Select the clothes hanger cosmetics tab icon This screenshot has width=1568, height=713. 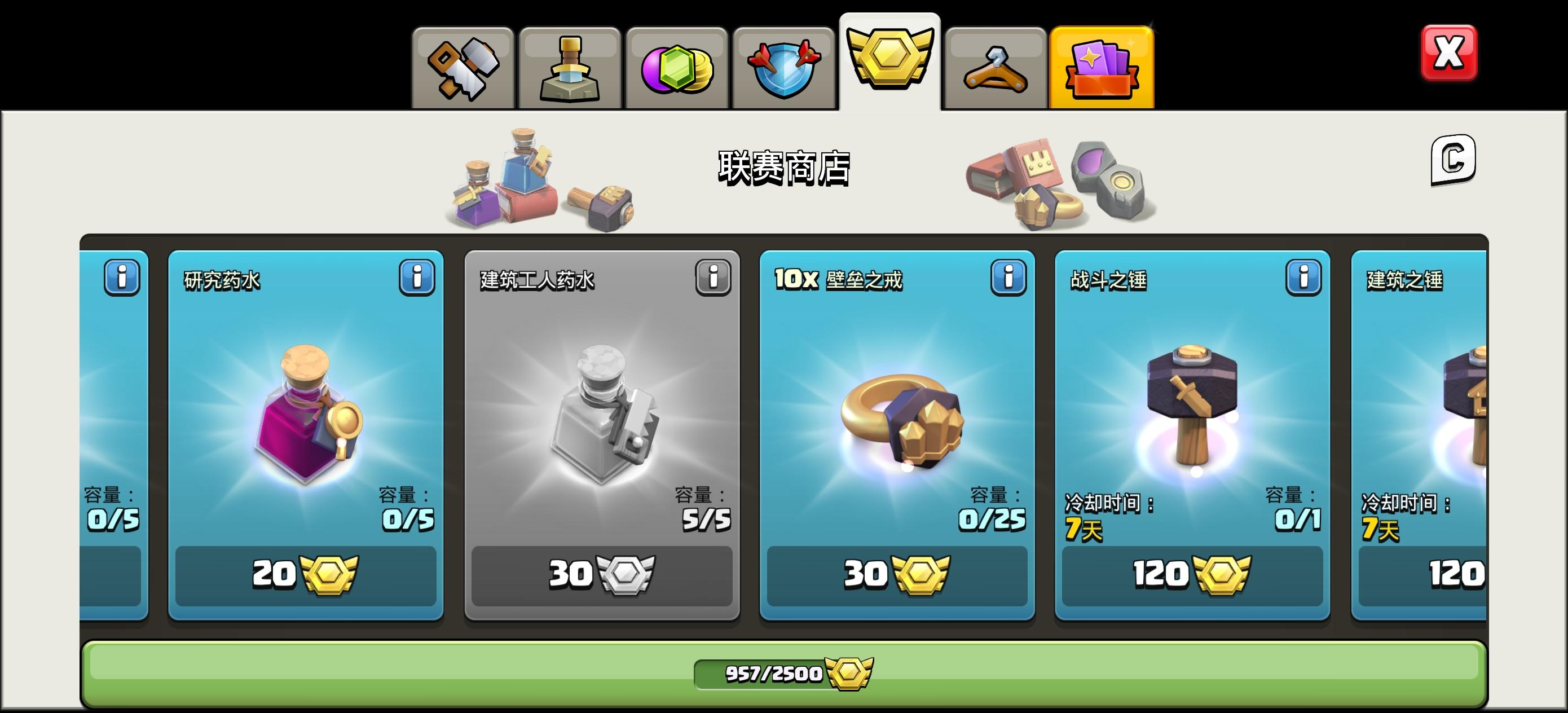point(995,67)
